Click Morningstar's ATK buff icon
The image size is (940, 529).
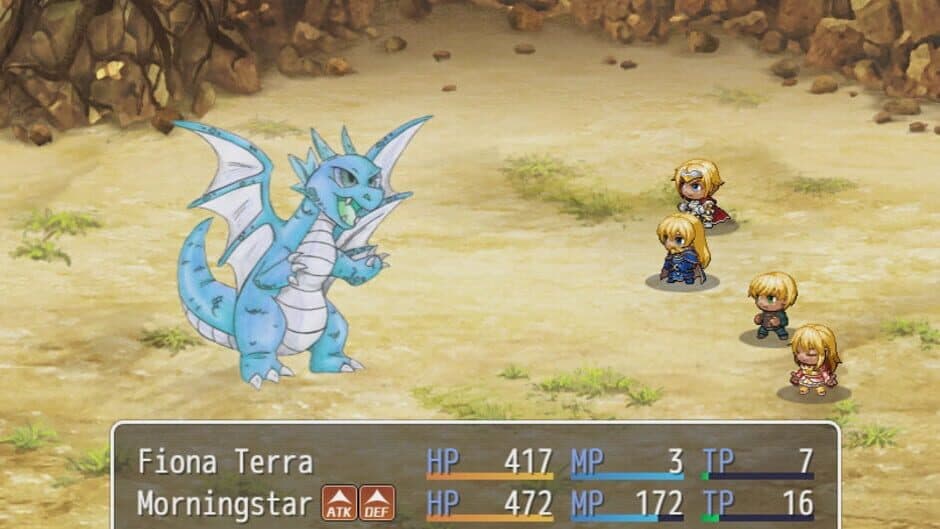tap(339, 503)
